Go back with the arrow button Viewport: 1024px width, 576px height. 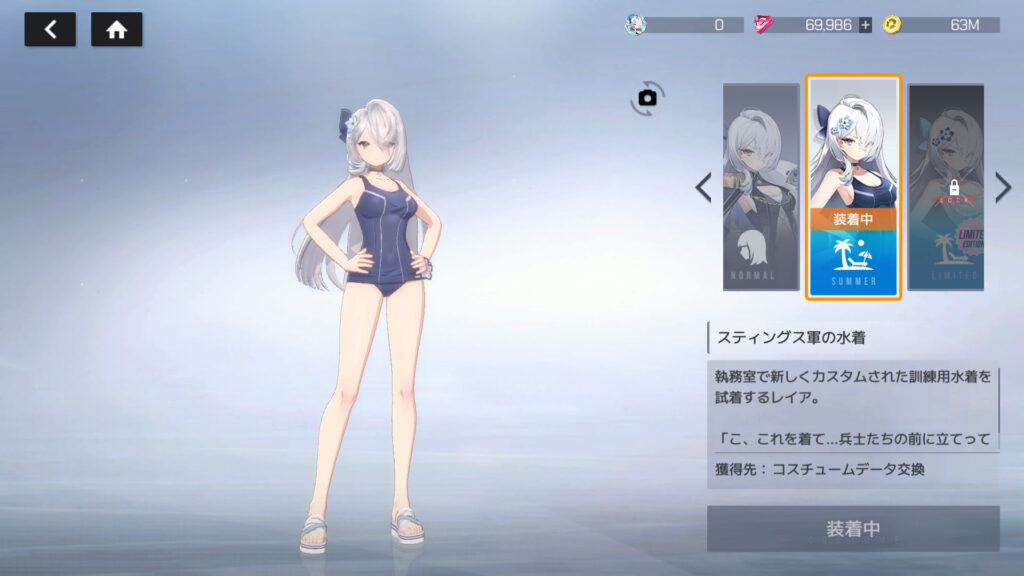(x=50, y=30)
